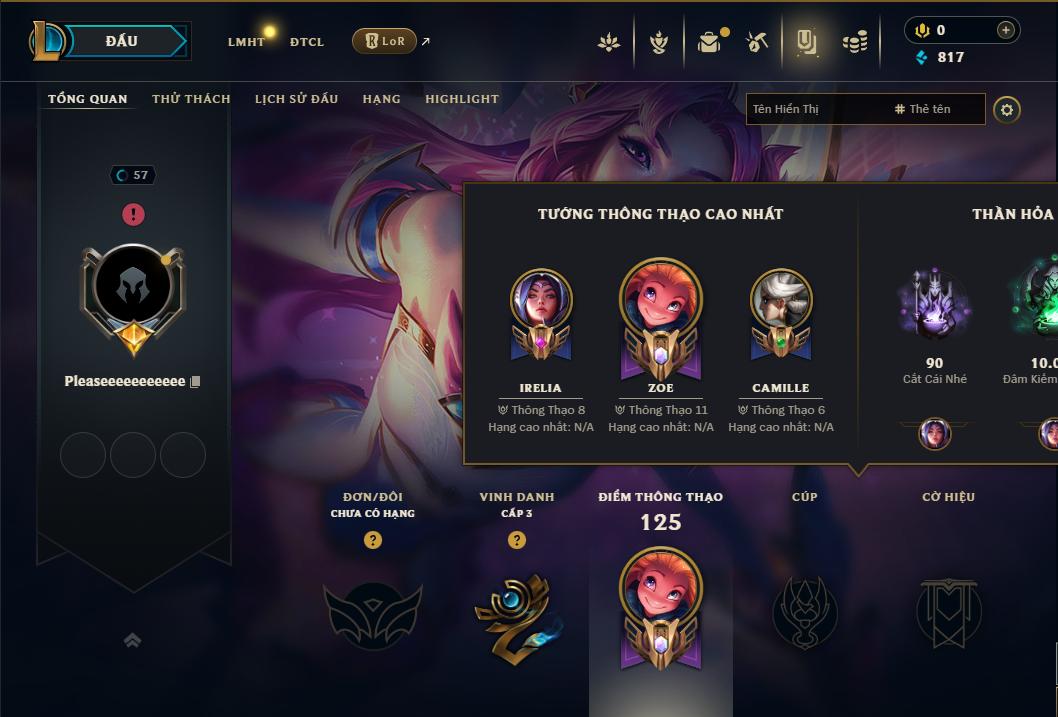
Task: Copy the summoner name Pleaseeeeeeeeeee
Action: point(196,382)
